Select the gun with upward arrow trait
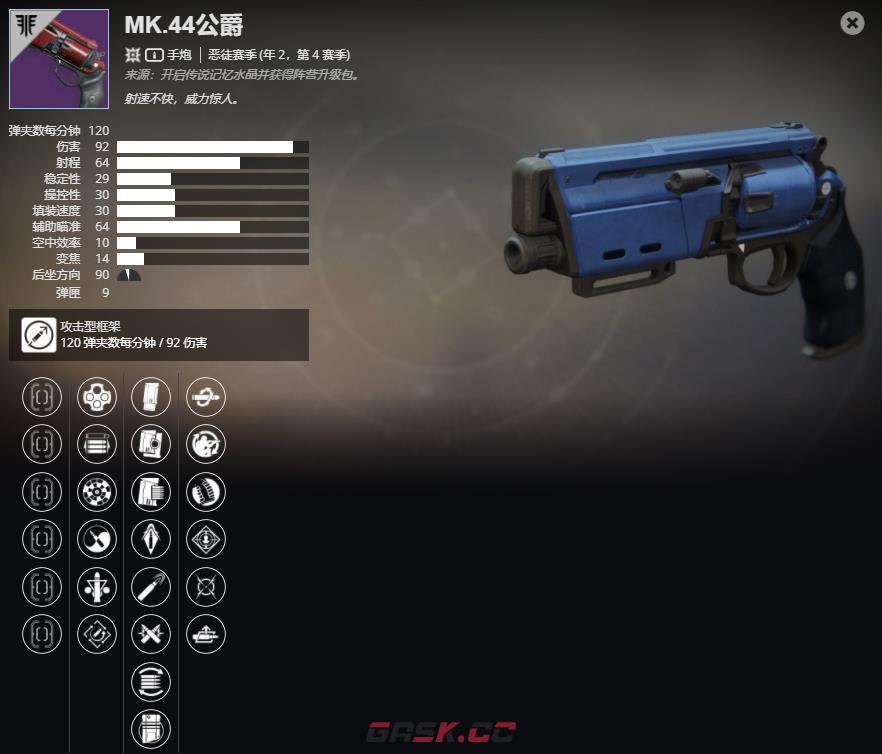Screen dimensions: 882x754 click(206, 634)
